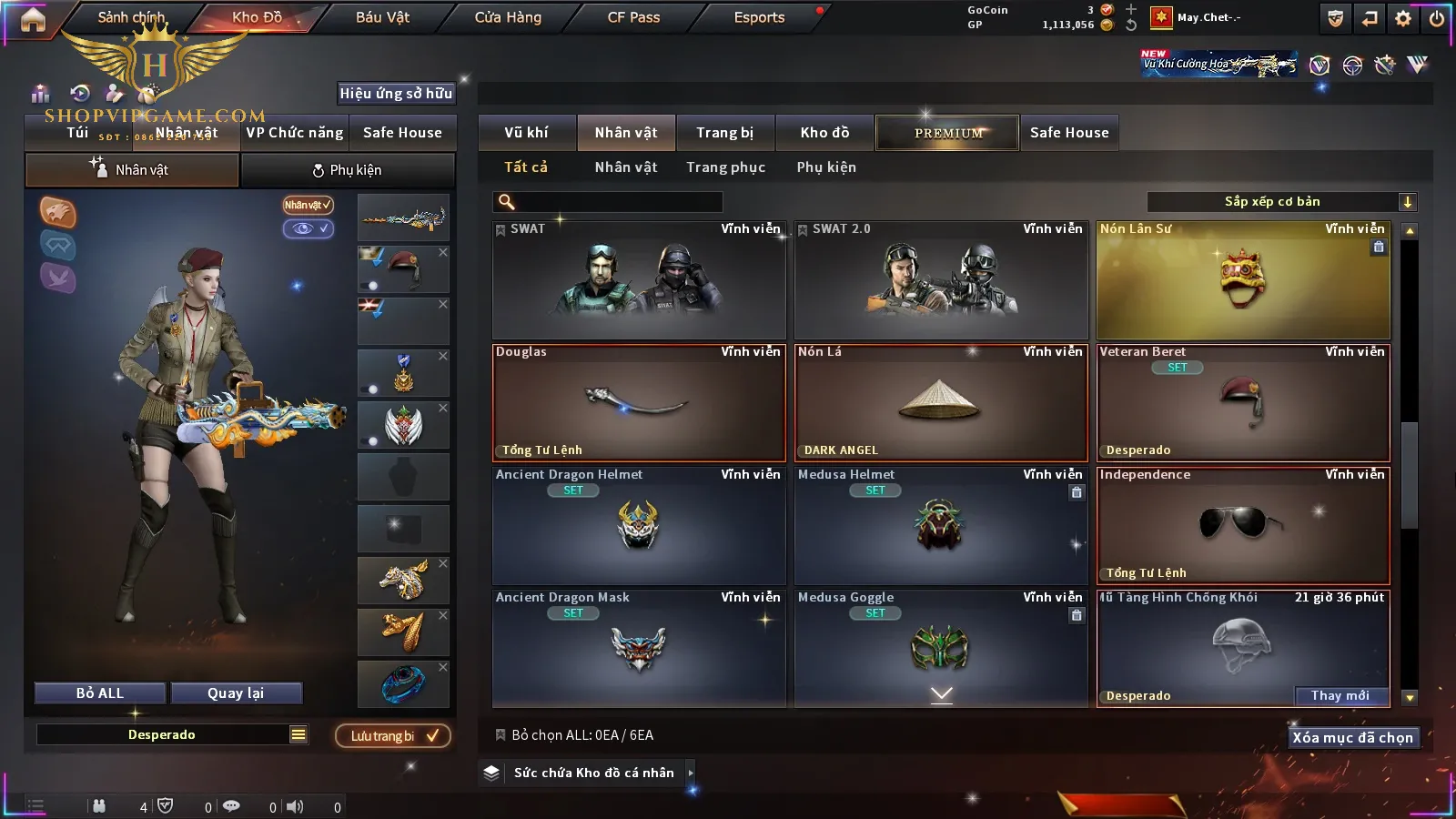Return to the home lobby icon
Image resolution: width=1456 pixels, height=819 pixels.
(x=33, y=19)
